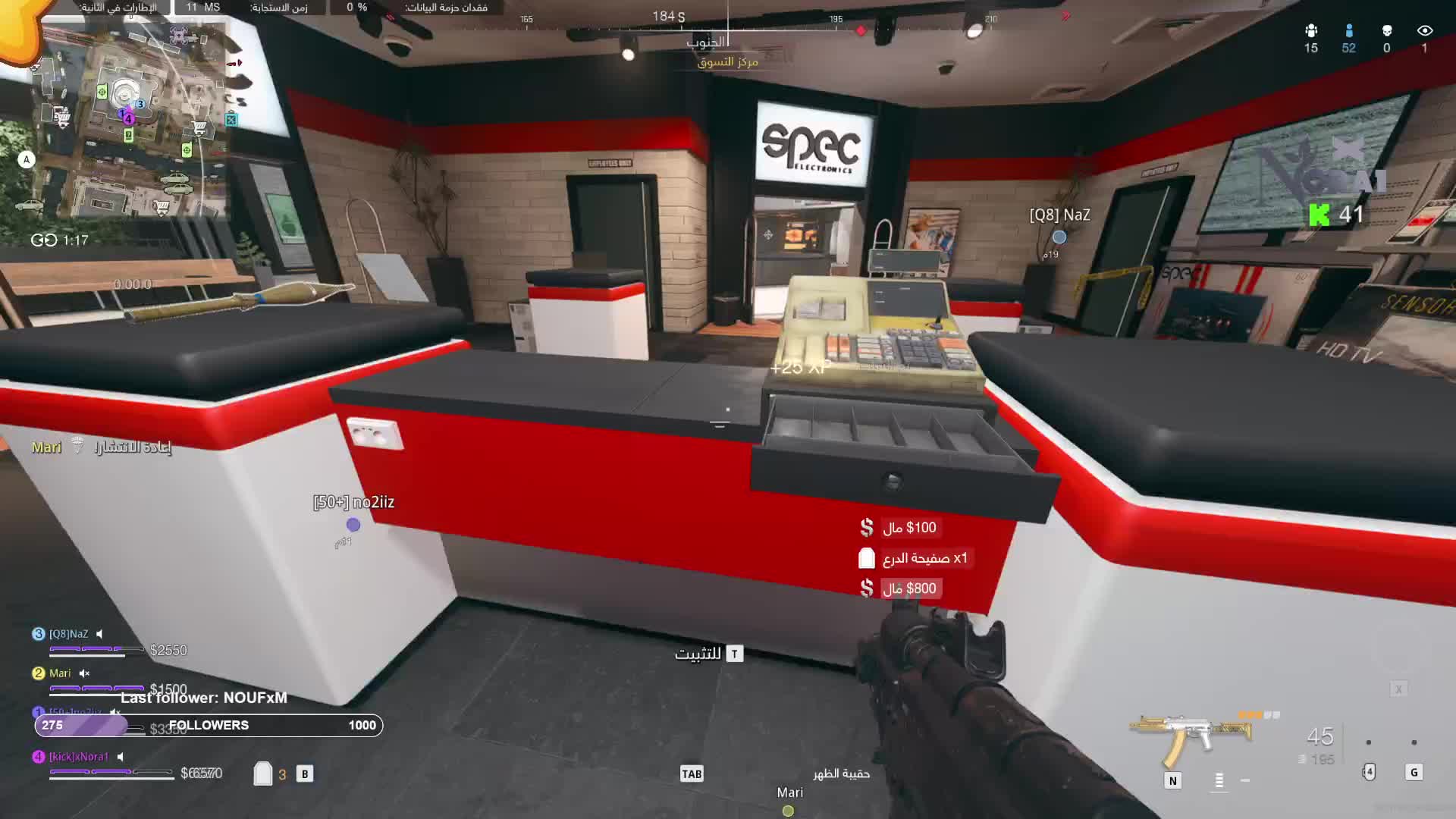Click the armor plate count icon
Screen dimensions: 1456x819
pos(262,773)
